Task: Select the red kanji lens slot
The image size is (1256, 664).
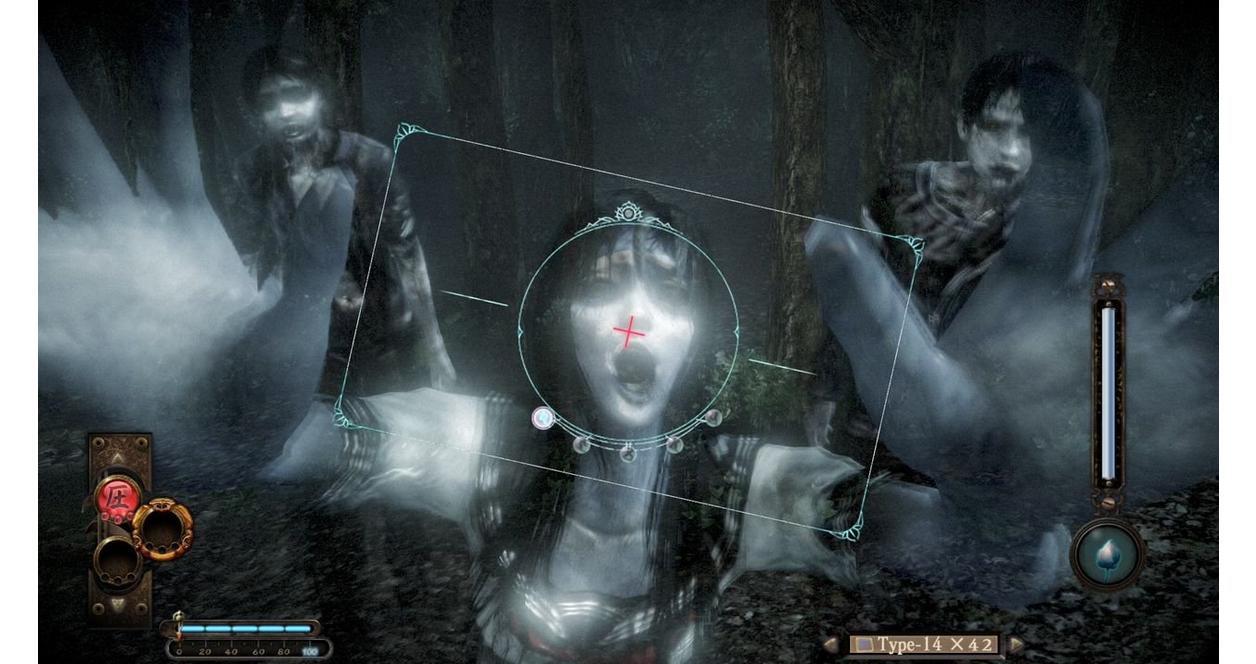Action: click(x=117, y=497)
